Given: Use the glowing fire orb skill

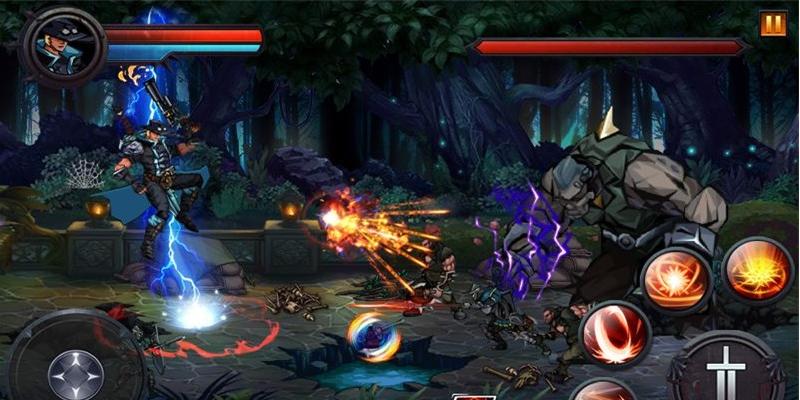Looking at the screenshot, I should click(x=675, y=279).
